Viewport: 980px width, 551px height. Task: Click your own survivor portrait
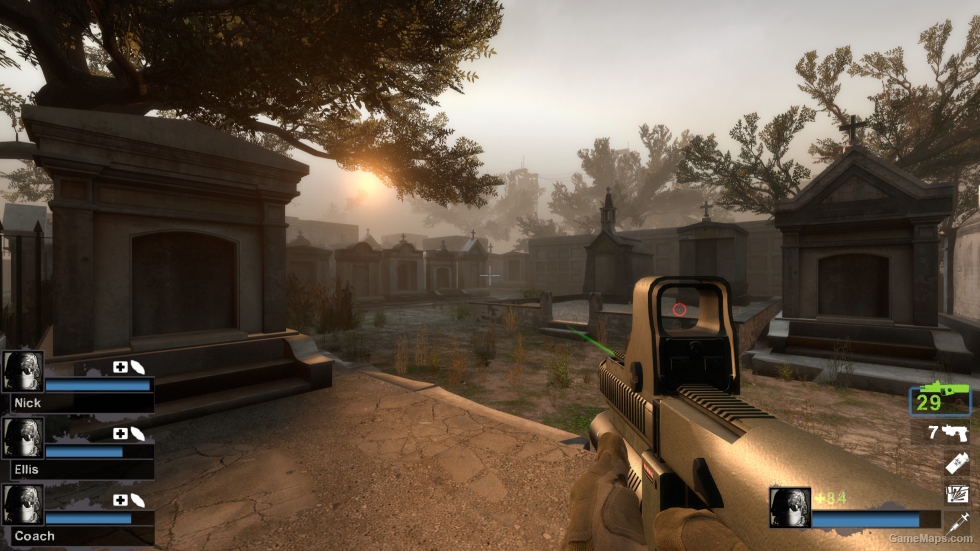pyautogui.click(x=789, y=507)
